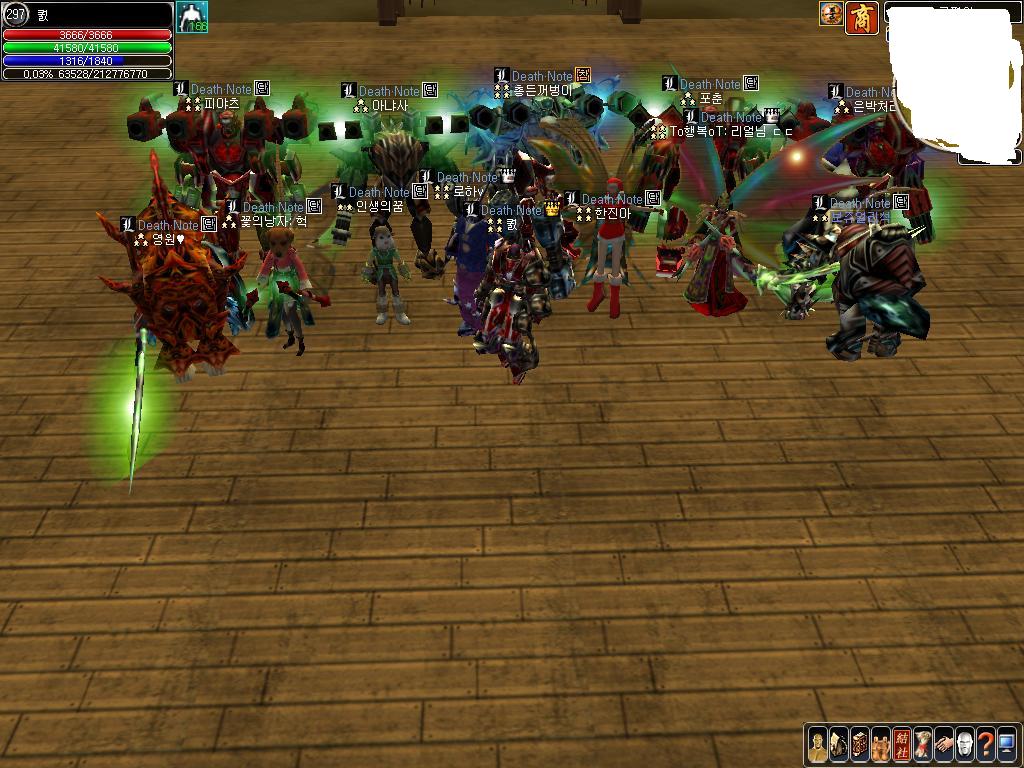Click the red 商 merchant shop icon
The height and width of the screenshot is (768, 1024).
tap(862, 17)
